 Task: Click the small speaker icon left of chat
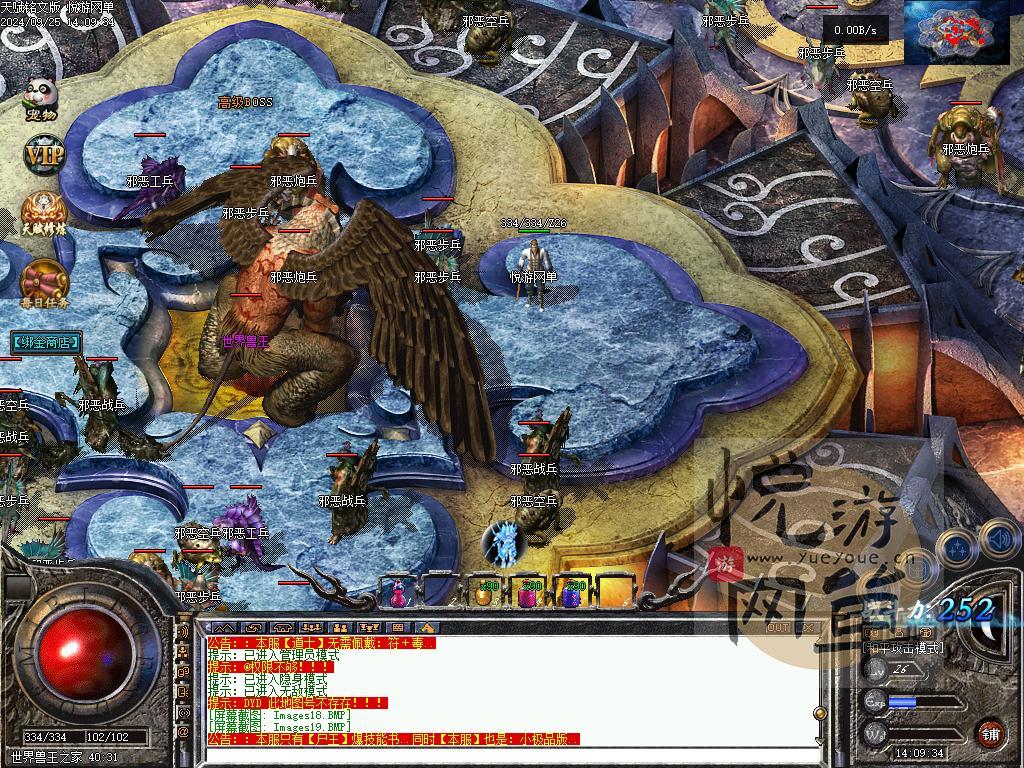184,632
